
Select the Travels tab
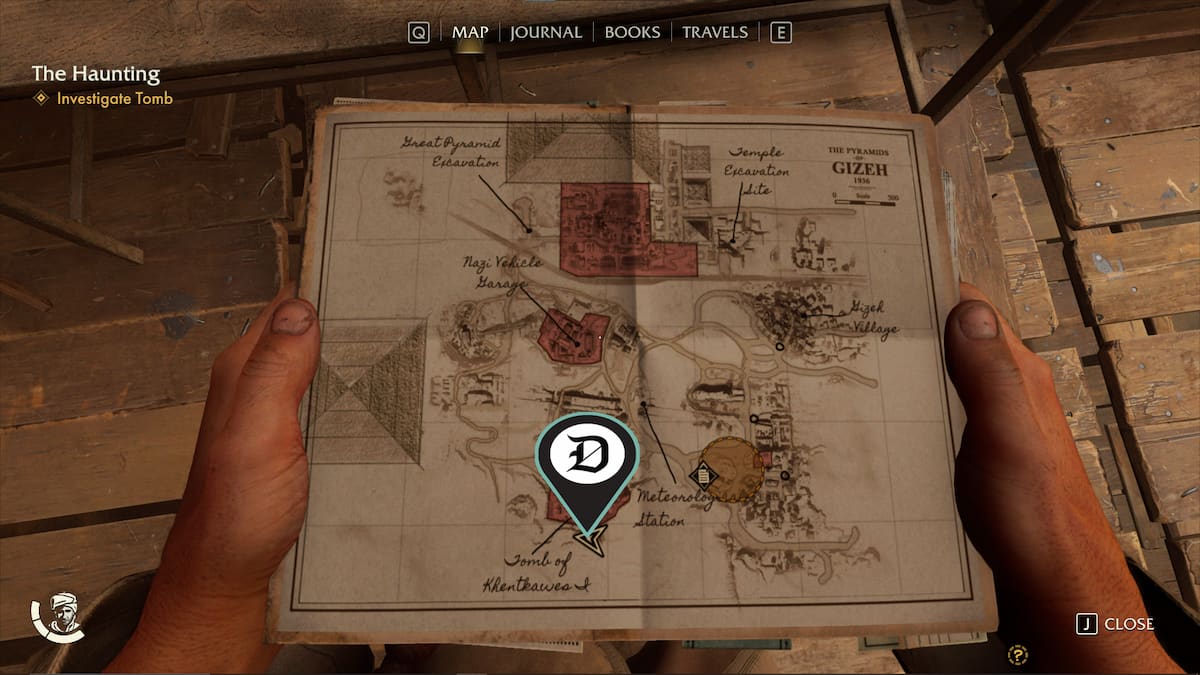coord(714,32)
